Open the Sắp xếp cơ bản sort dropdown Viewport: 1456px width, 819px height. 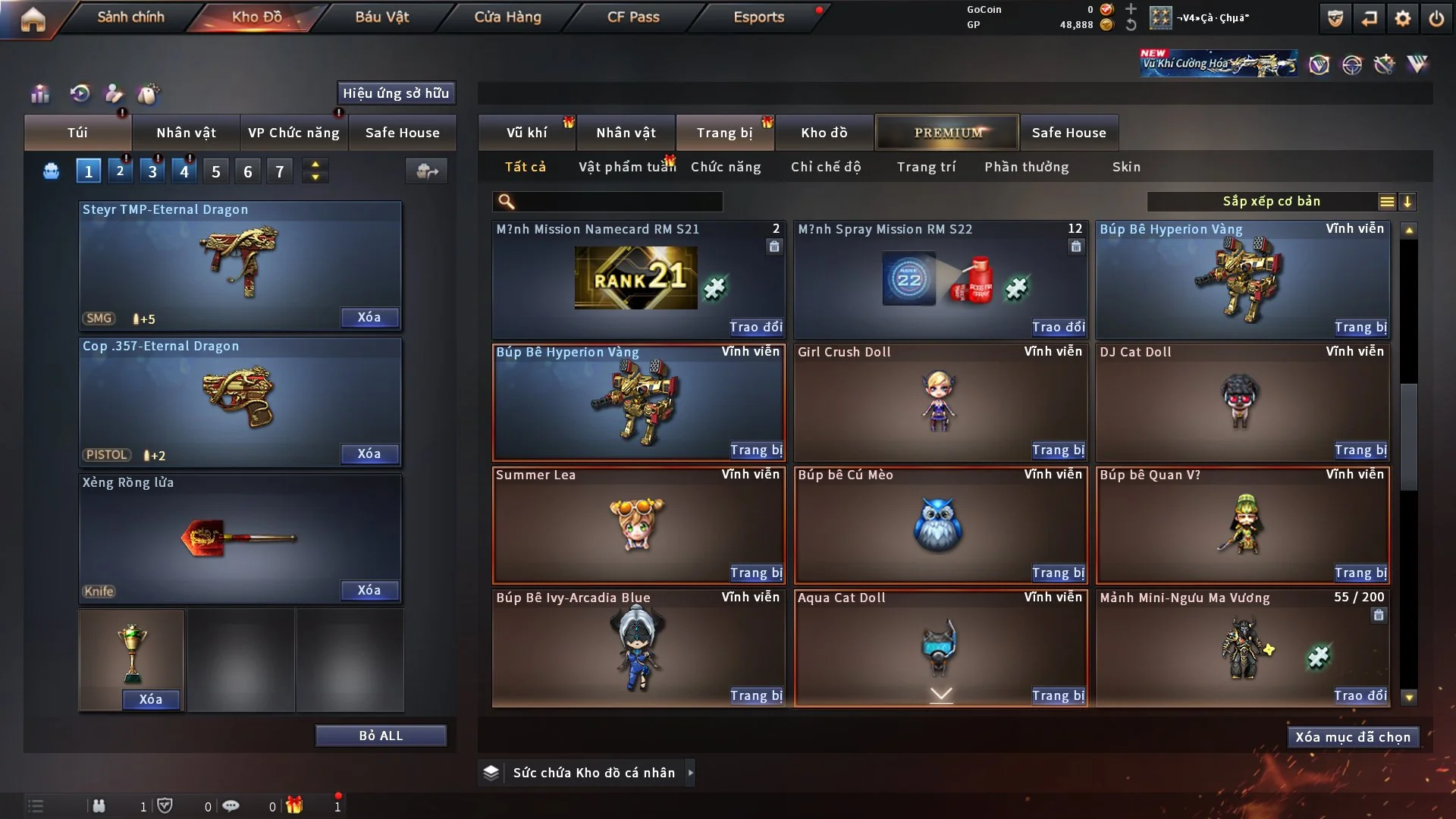tap(1271, 201)
